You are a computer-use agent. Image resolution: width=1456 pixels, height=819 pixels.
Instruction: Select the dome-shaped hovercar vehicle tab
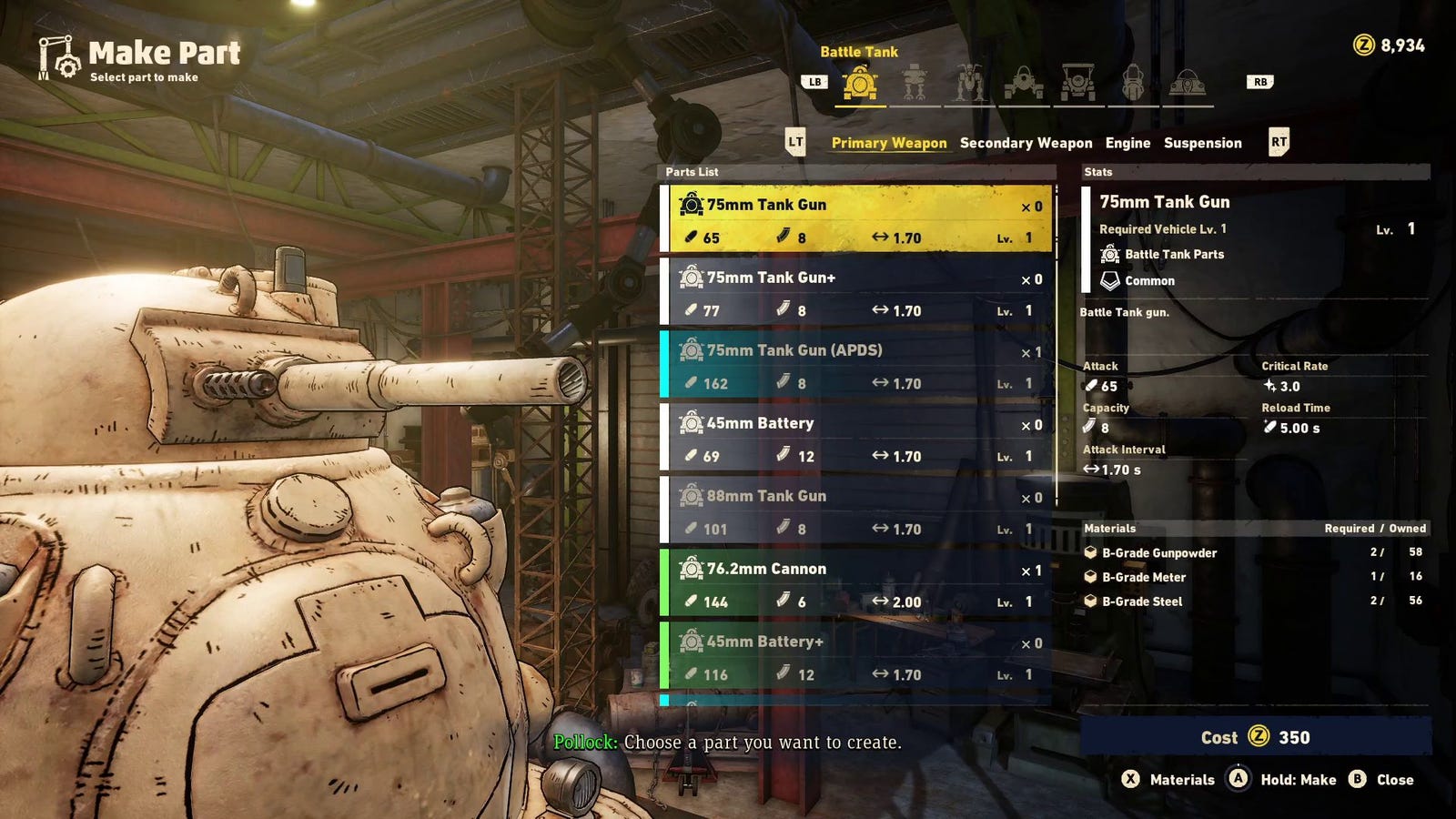tap(1187, 85)
